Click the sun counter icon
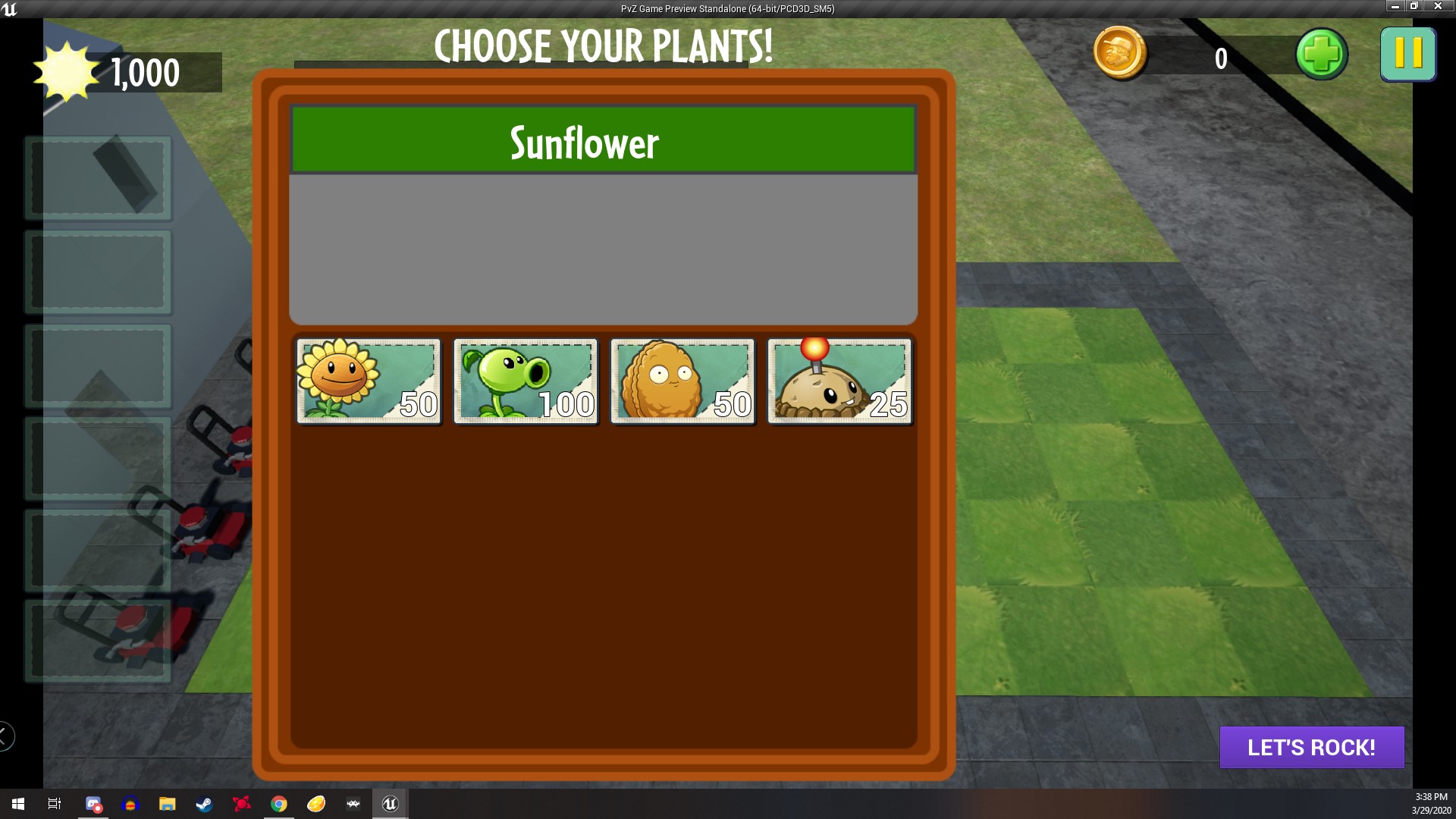 67,72
